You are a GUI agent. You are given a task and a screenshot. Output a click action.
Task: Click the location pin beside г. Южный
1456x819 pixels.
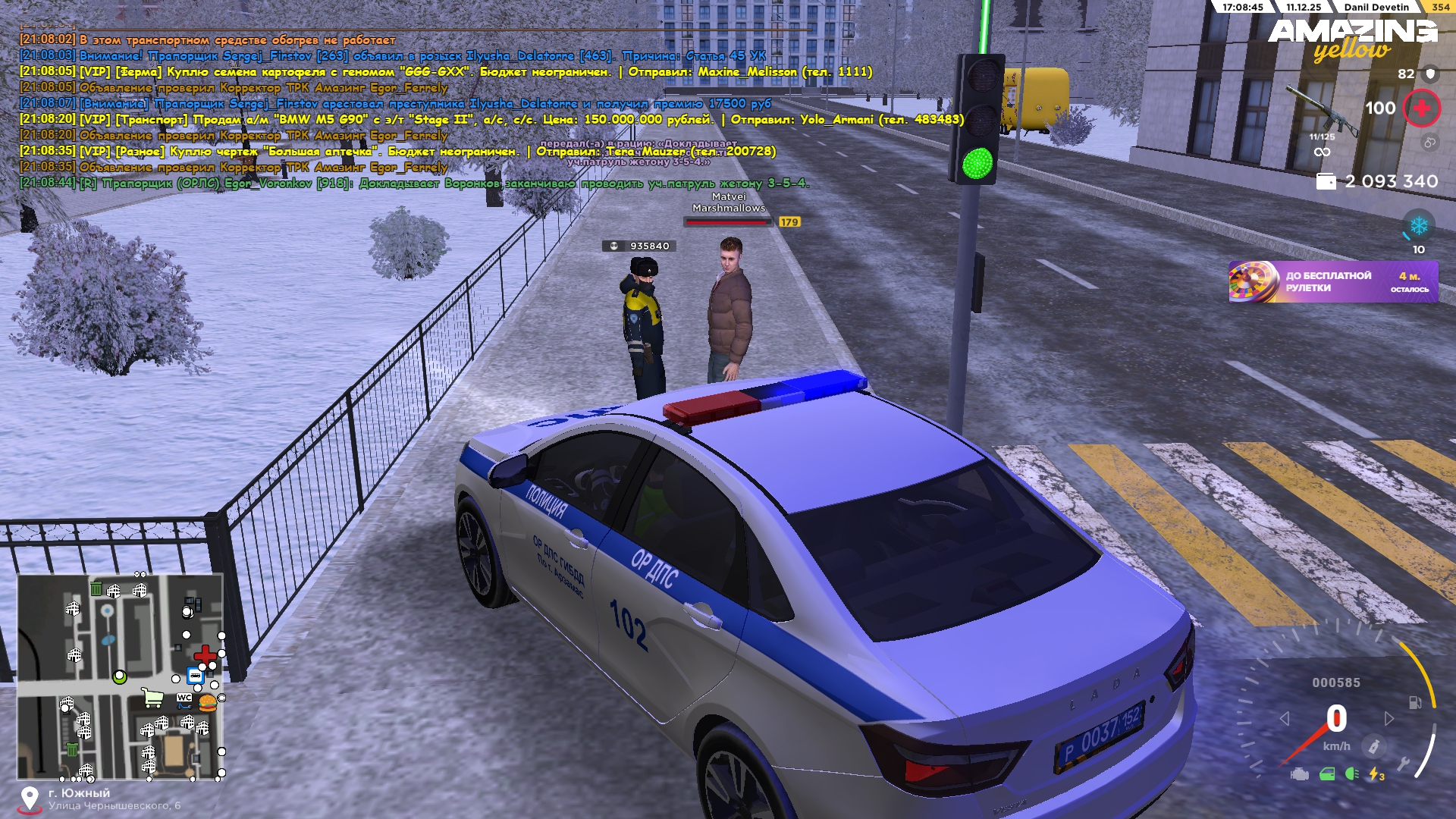(30, 799)
